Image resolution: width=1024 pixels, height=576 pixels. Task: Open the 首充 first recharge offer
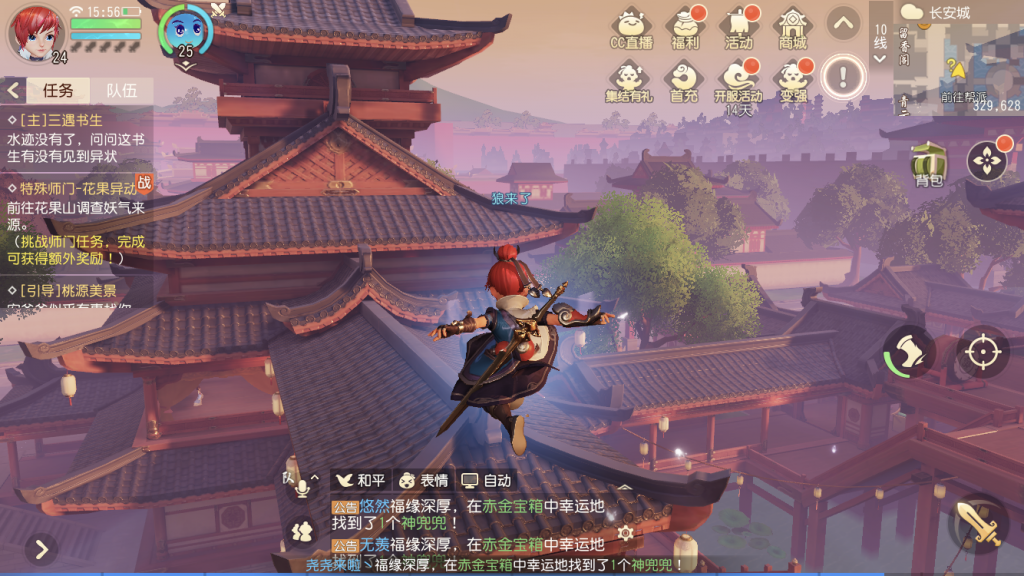(x=684, y=80)
